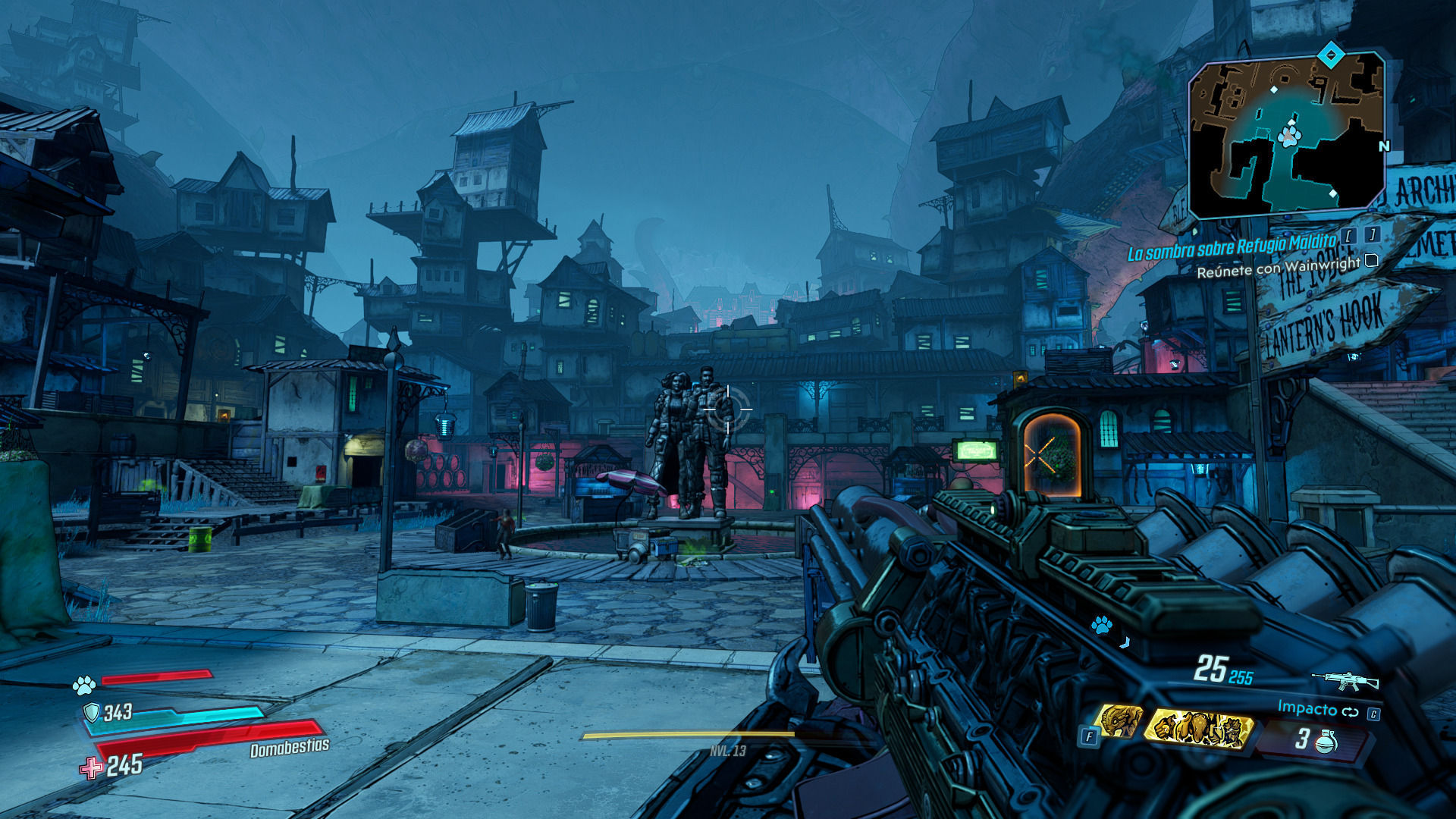
Task: Click the red health cross icon
Action: click(x=92, y=768)
